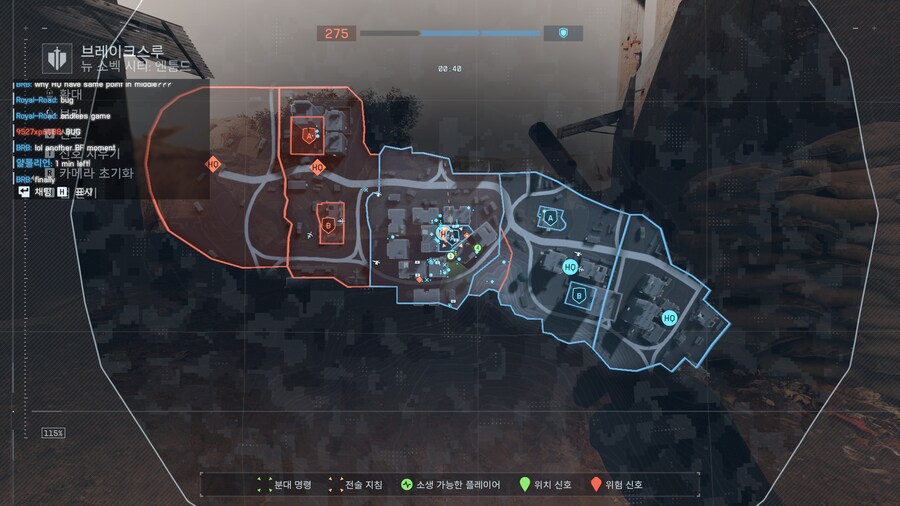Select the red objective B marker
The image size is (900, 506).
pyautogui.click(x=328, y=214)
